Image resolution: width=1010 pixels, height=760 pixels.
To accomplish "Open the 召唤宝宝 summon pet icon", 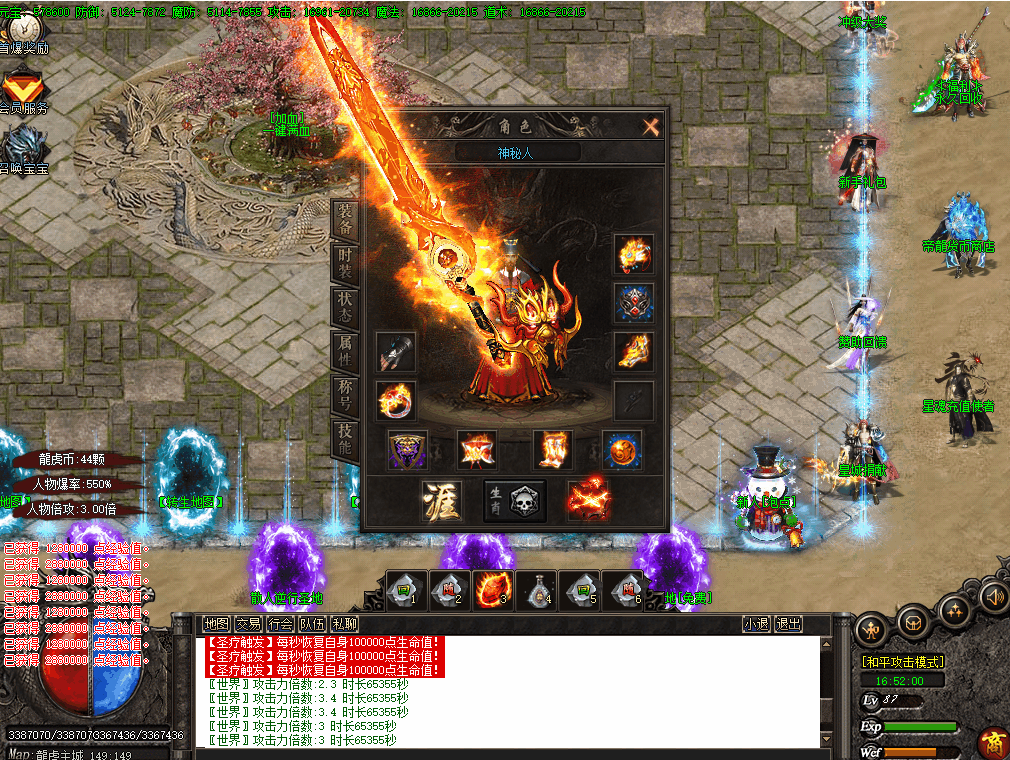I will [23, 150].
